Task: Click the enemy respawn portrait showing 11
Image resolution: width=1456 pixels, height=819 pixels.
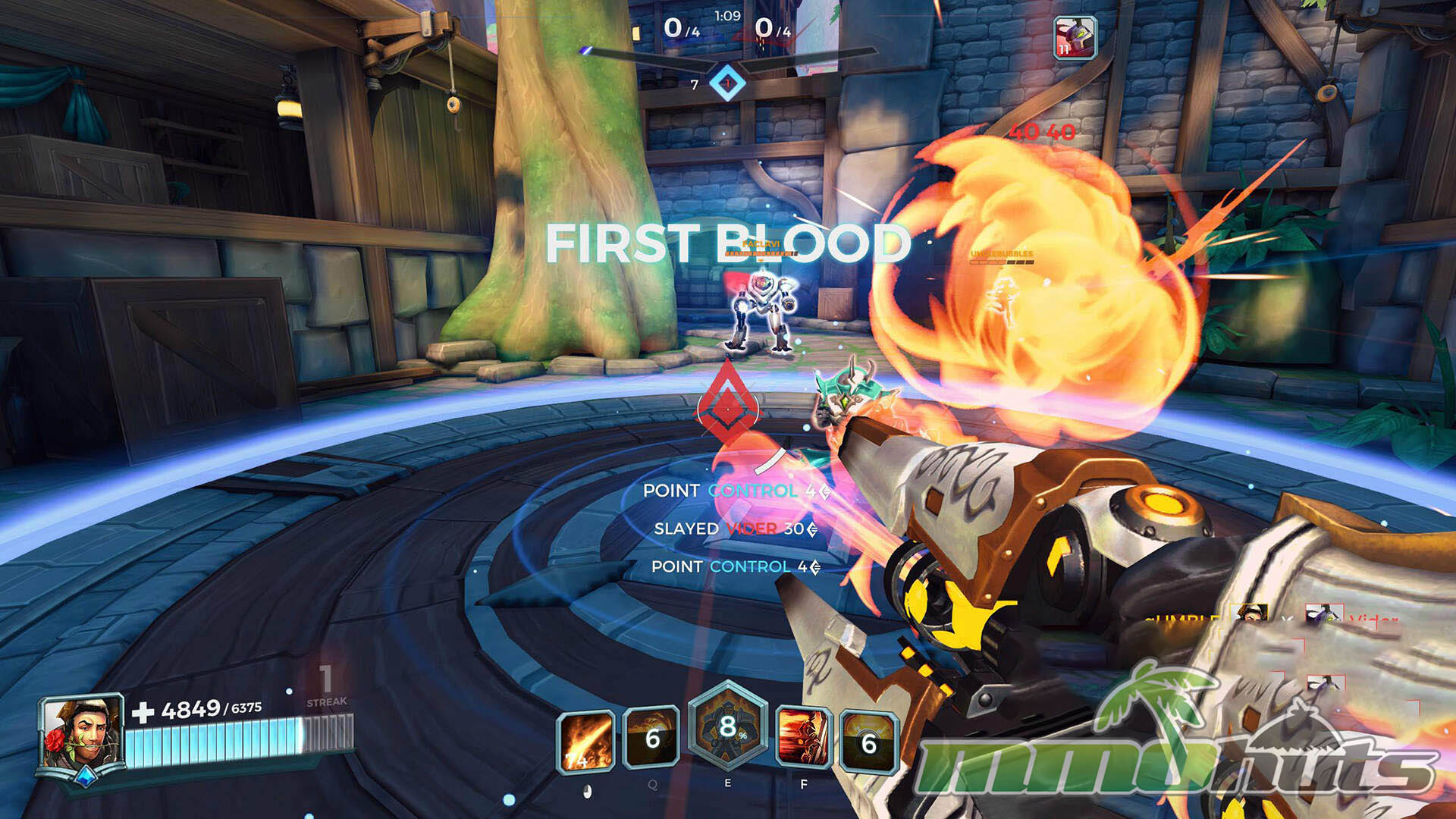Action: (1075, 38)
